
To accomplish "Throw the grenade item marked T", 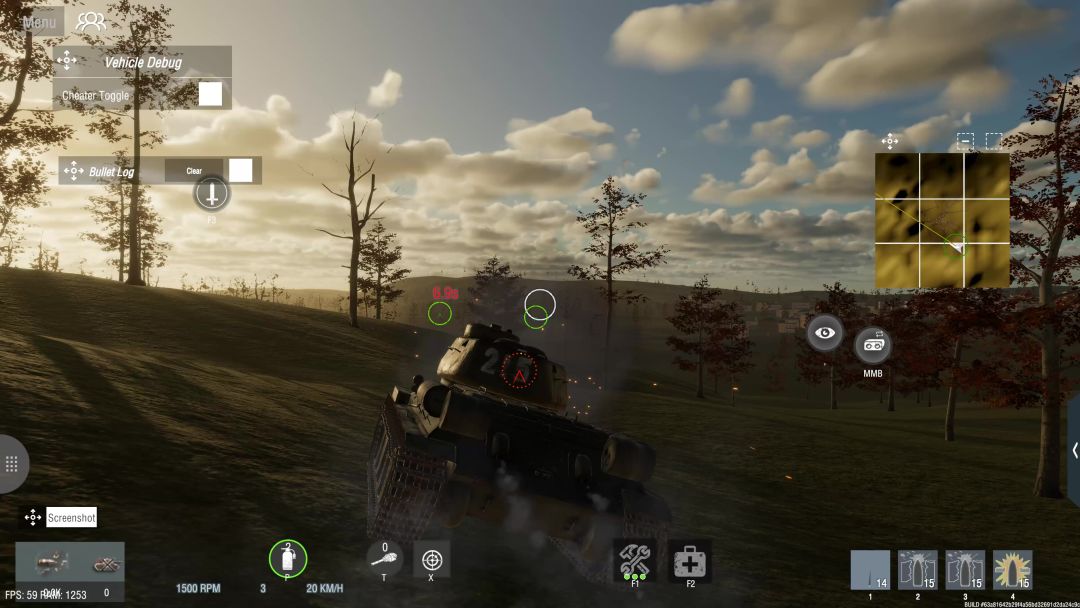I will [x=385, y=558].
